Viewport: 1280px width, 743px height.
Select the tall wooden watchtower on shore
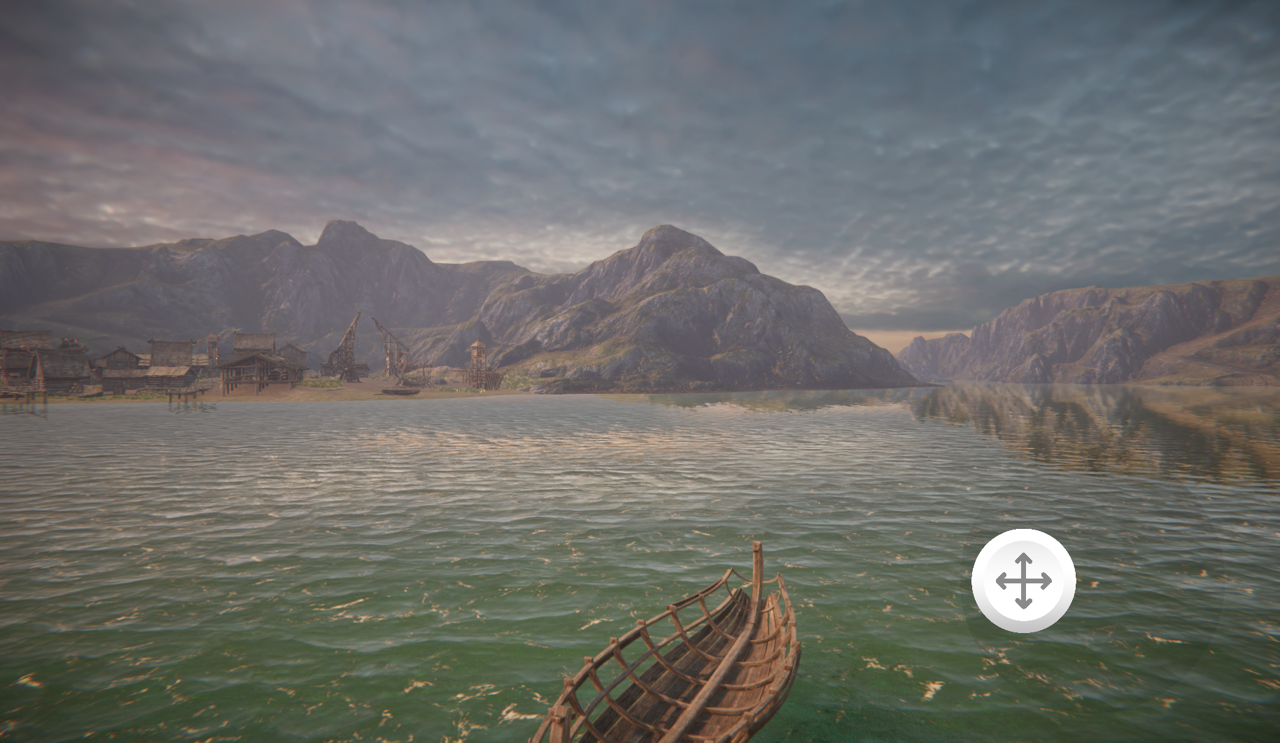click(x=476, y=355)
